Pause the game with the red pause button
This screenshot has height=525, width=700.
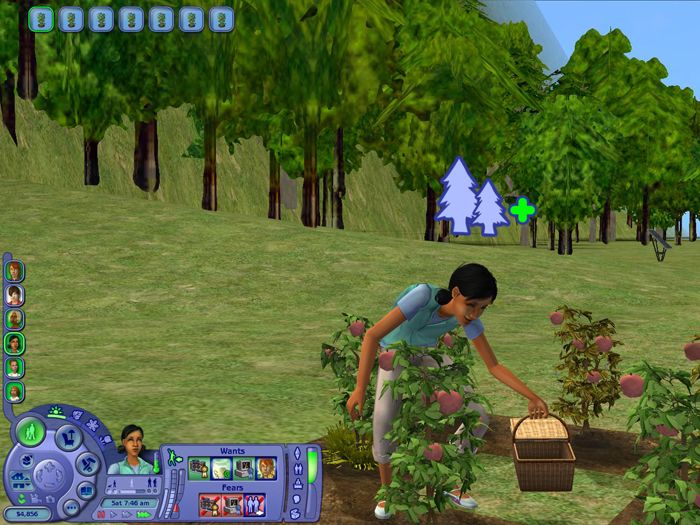pos(102,513)
